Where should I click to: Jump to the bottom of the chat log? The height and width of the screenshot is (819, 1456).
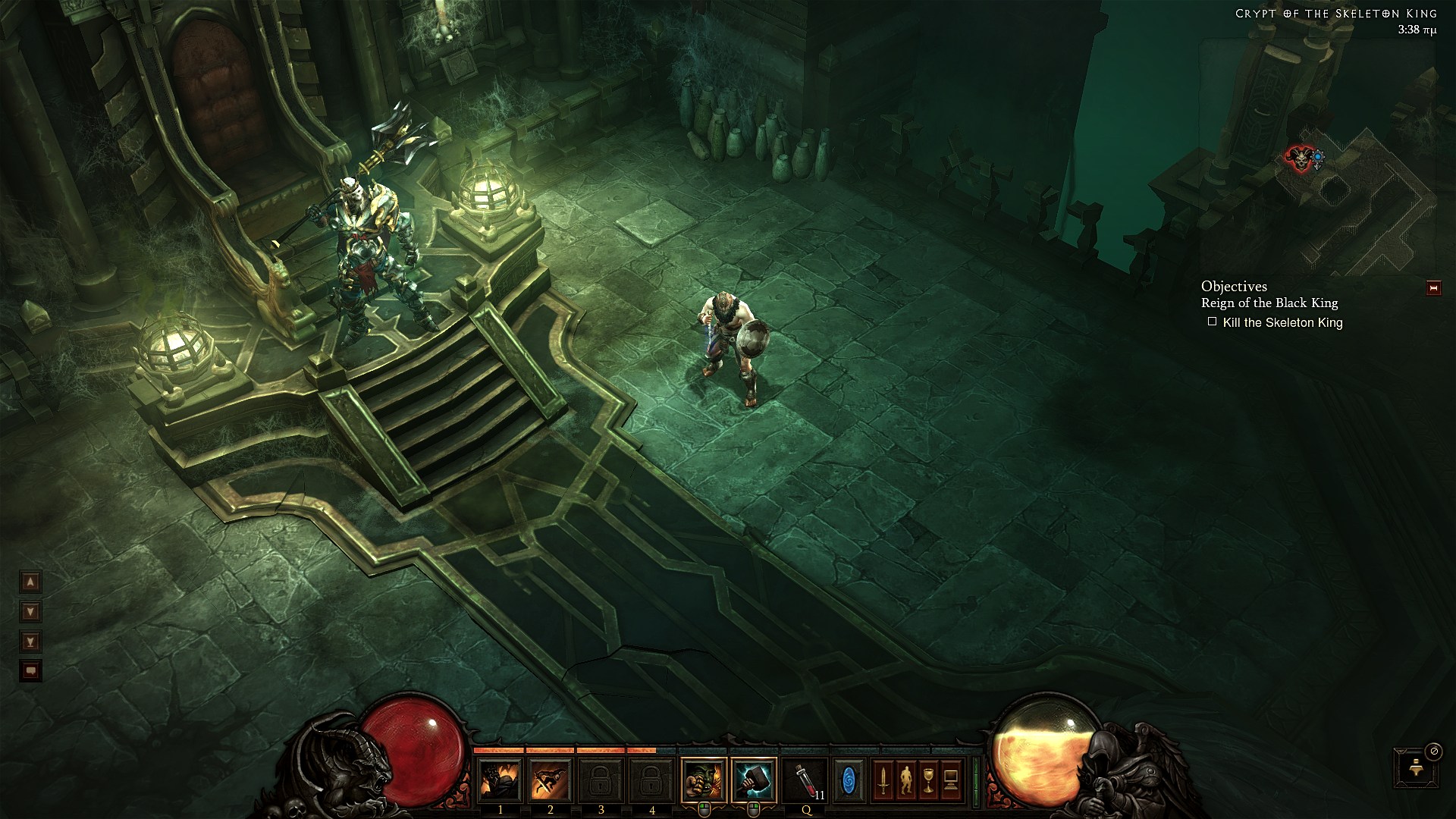(x=30, y=642)
